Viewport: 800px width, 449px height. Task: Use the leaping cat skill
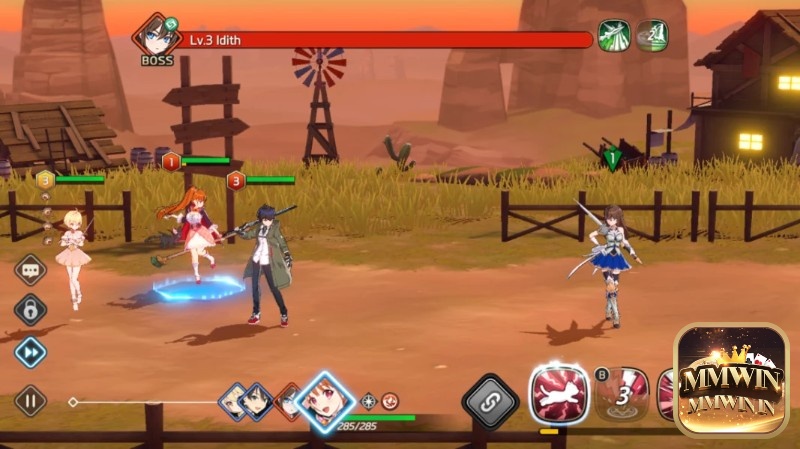(x=559, y=393)
